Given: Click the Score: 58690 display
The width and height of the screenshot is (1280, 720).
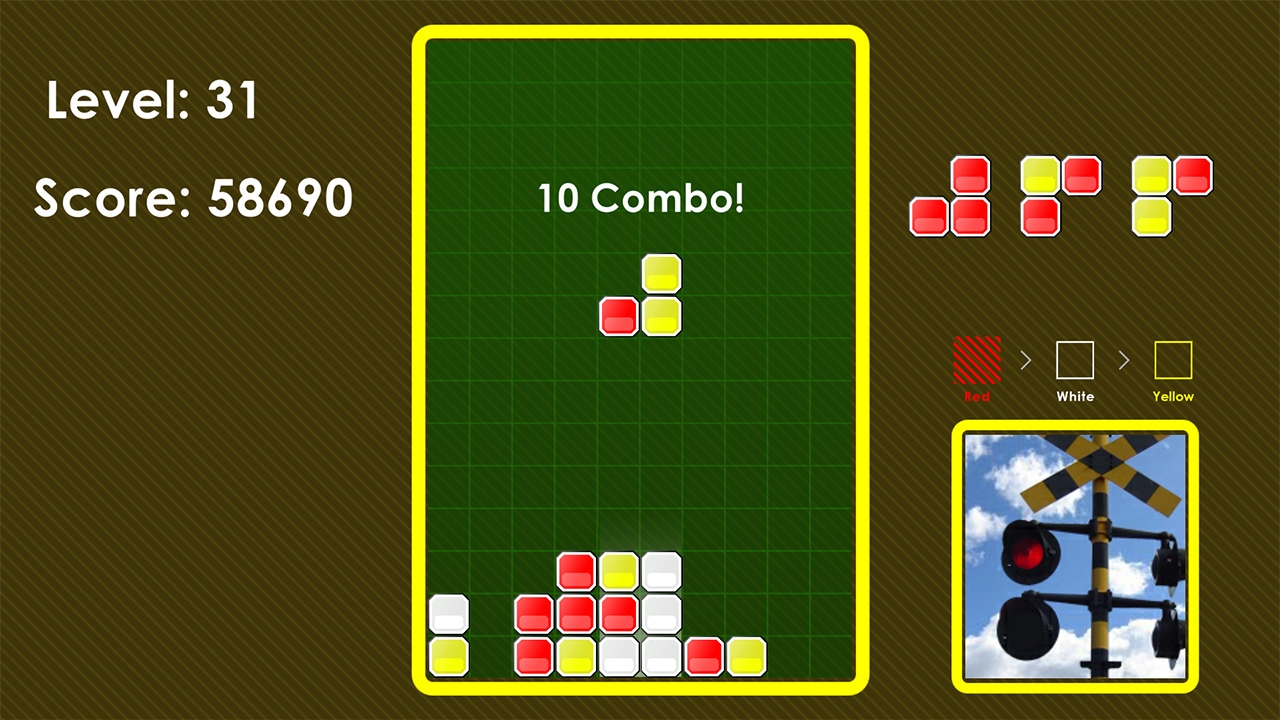Looking at the screenshot, I should click(x=192, y=199).
